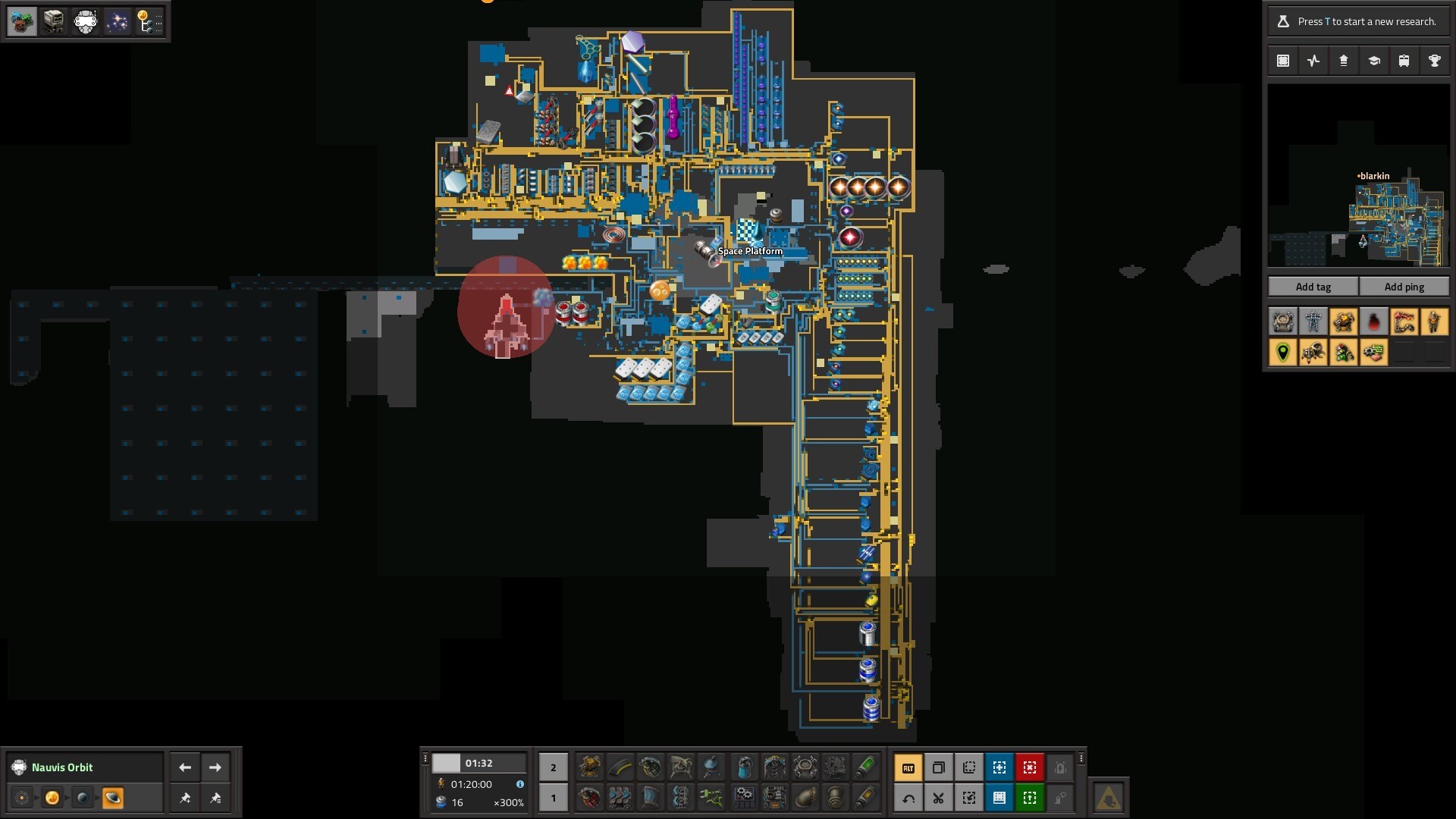
Task: Click the Add ping button
Action: [1404, 287]
